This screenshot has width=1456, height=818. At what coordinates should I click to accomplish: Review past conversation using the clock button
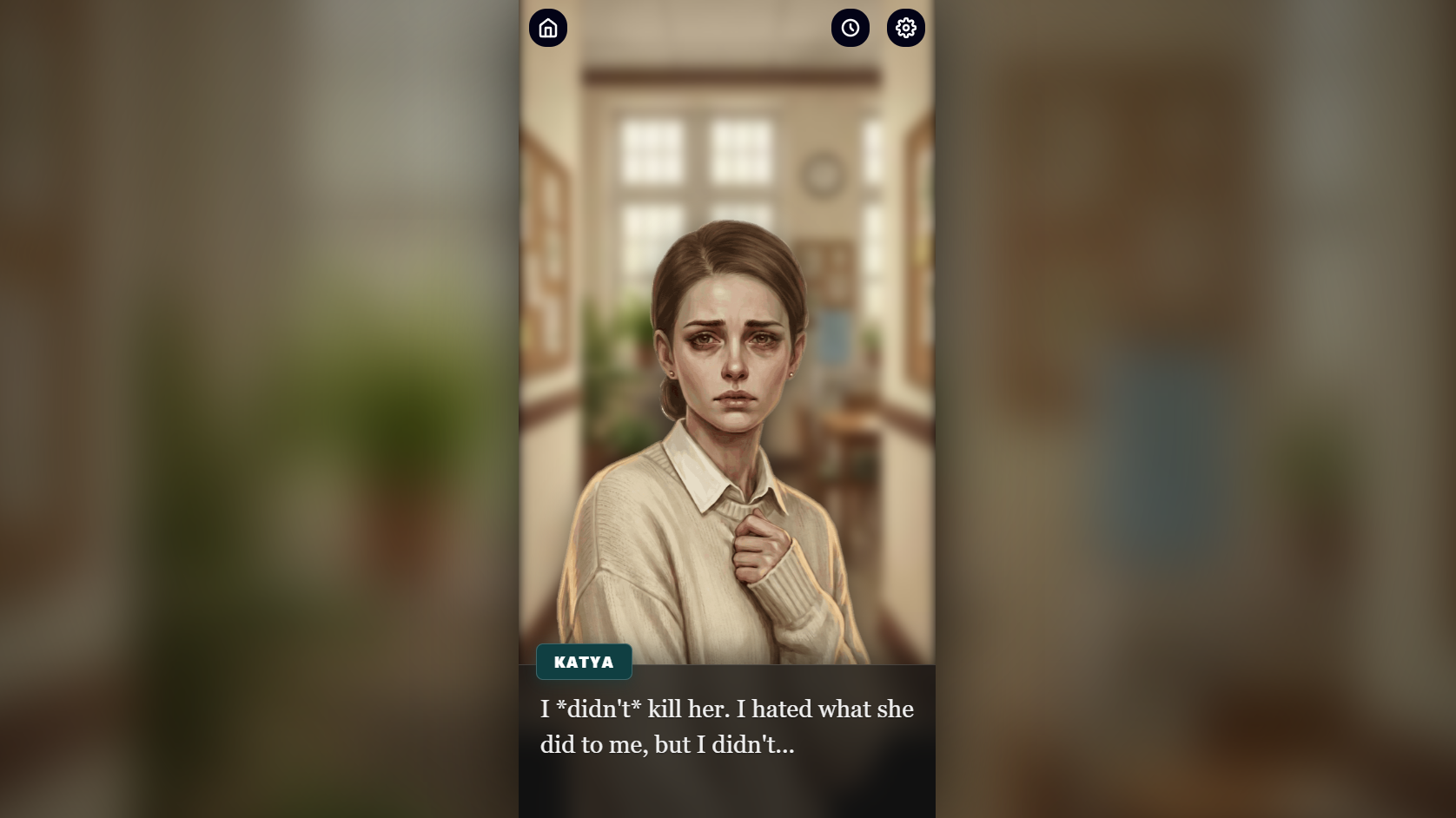850,27
